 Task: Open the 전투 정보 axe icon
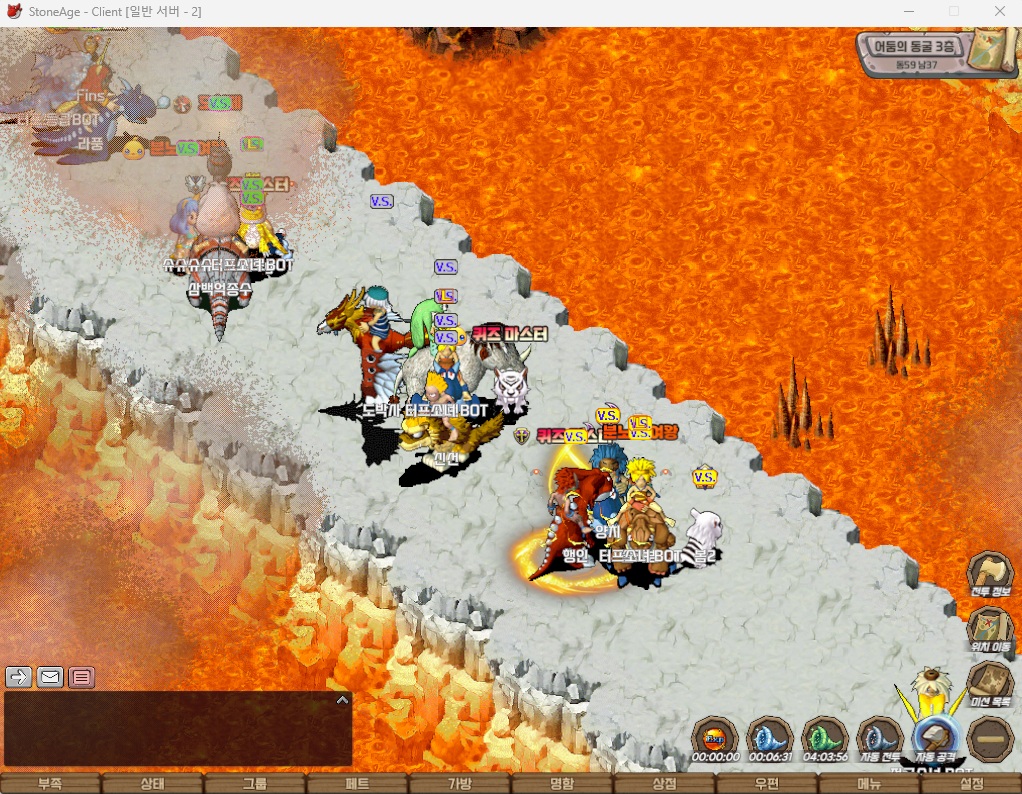(990, 573)
